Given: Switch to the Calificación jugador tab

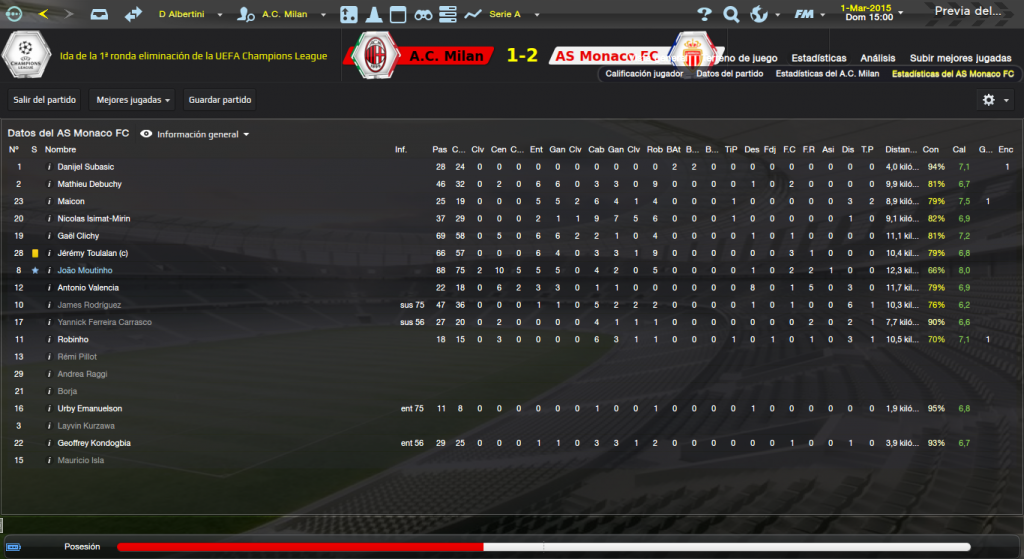Looking at the screenshot, I should point(645,74).
